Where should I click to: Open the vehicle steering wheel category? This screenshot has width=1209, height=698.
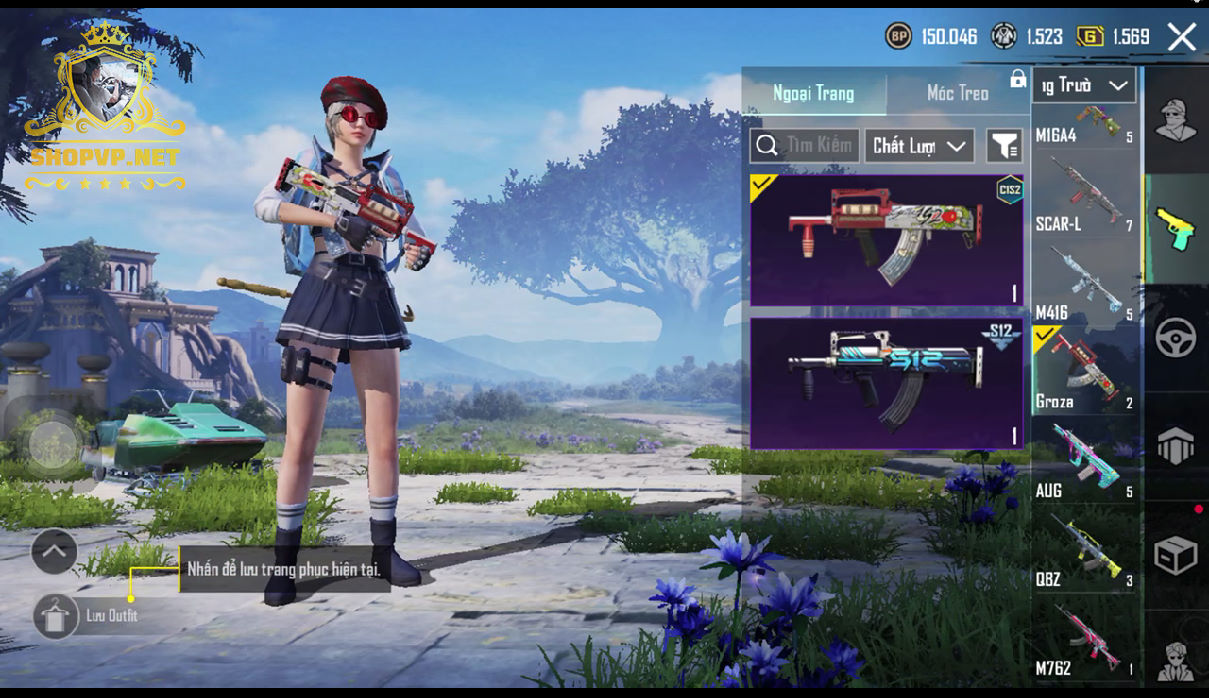(x=1176, y=339)
